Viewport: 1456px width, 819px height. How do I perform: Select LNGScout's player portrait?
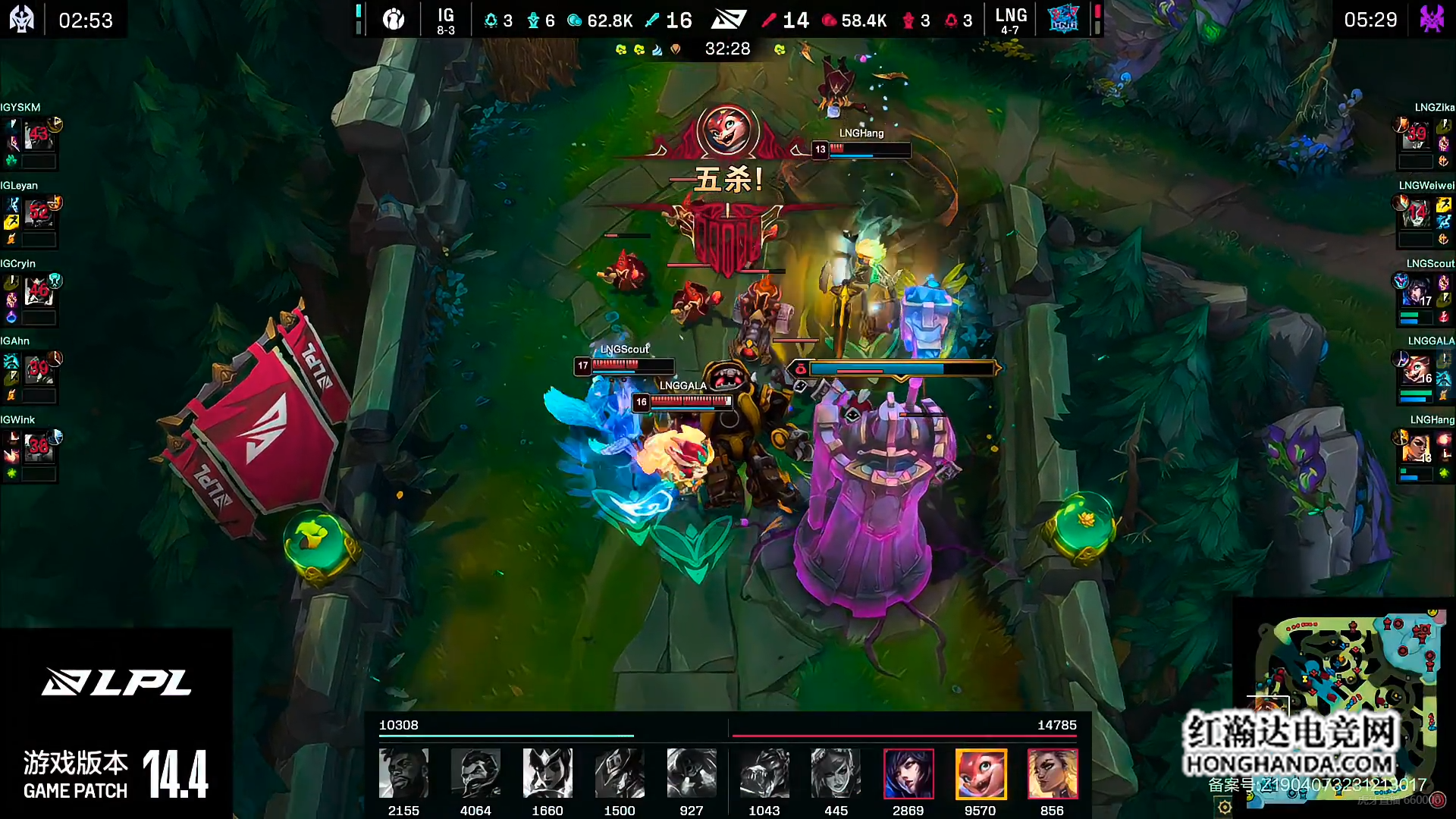point(1415,292)
